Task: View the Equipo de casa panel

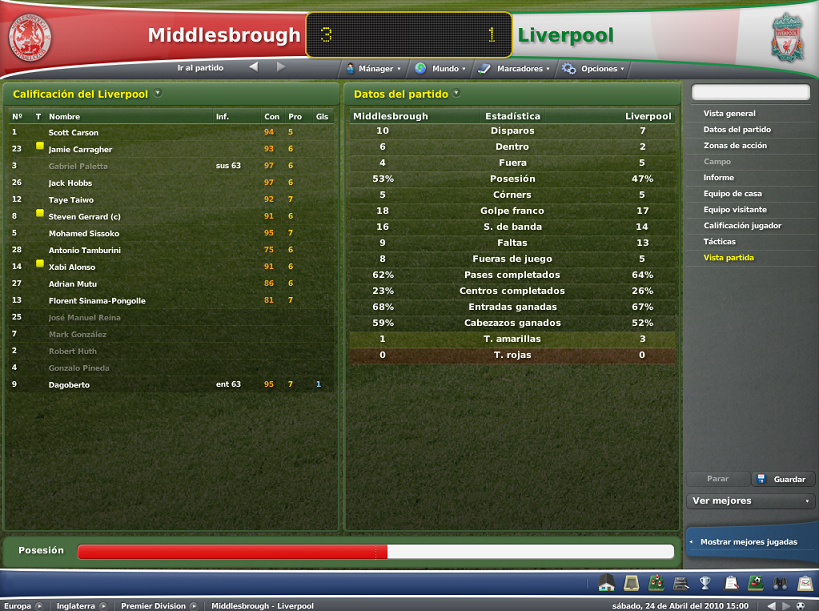Action: [x=735, y=194]
